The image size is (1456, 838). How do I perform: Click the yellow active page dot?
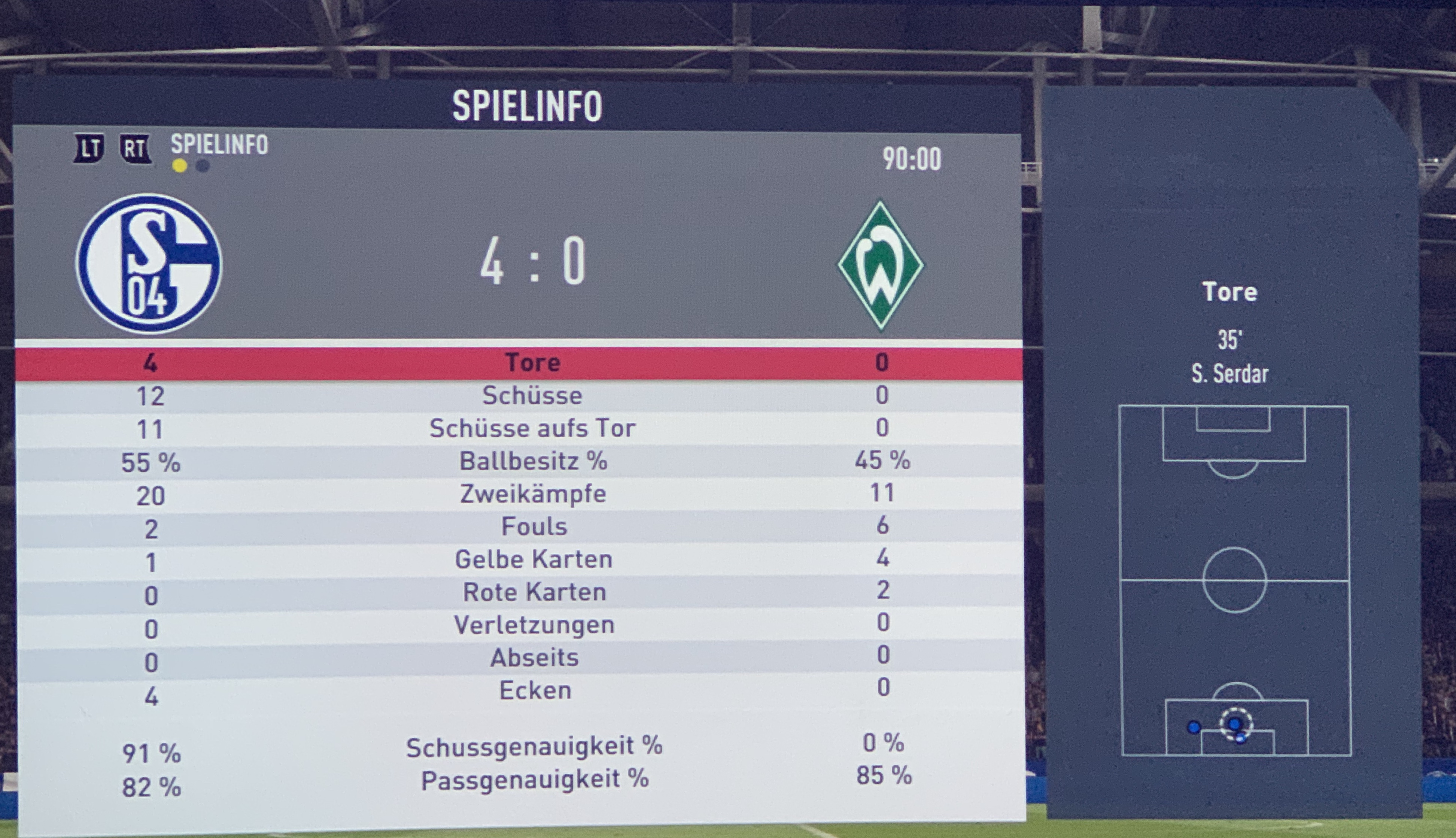[x=180, y=166]
